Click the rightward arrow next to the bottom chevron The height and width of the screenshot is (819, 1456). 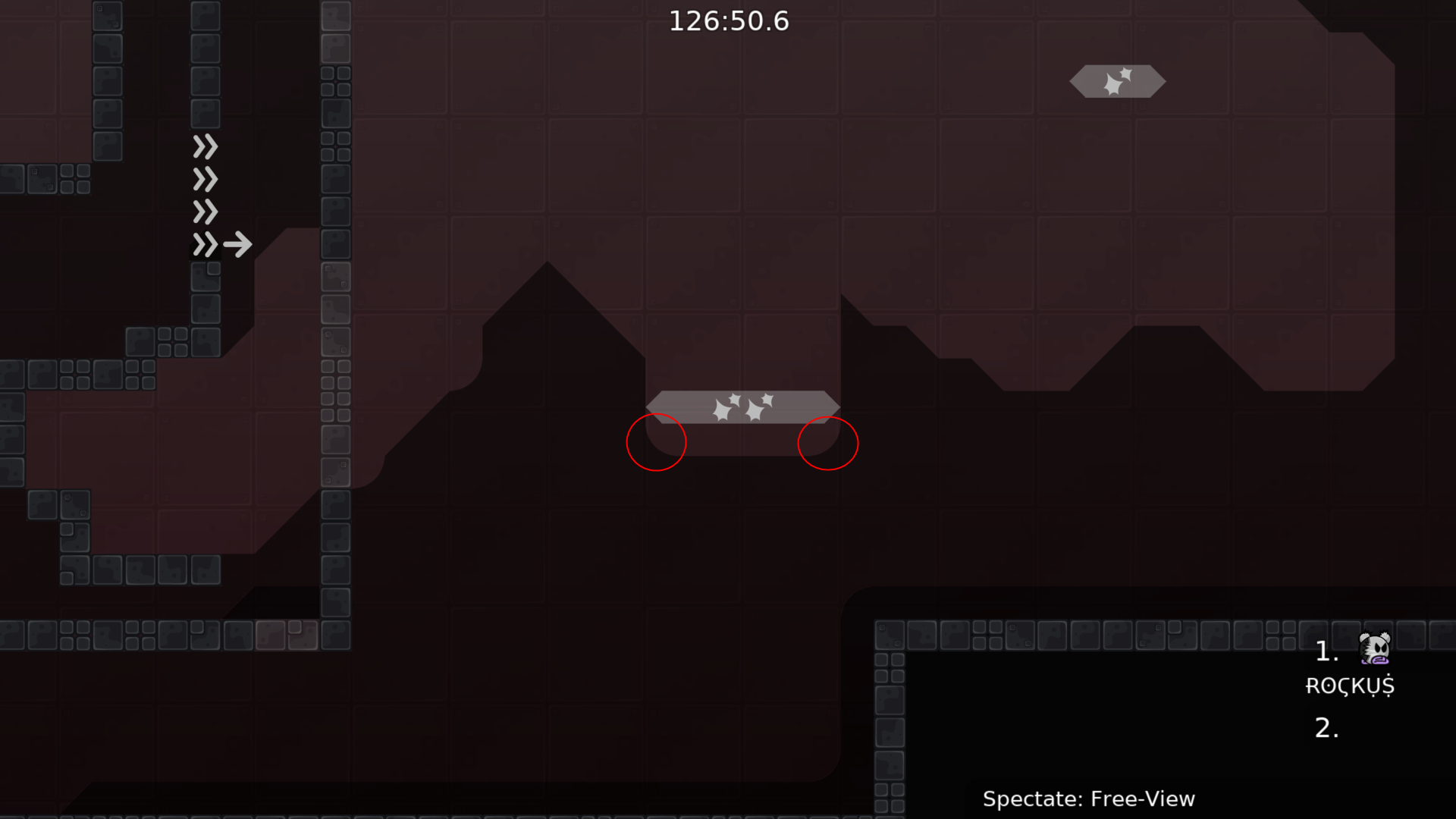237,244
